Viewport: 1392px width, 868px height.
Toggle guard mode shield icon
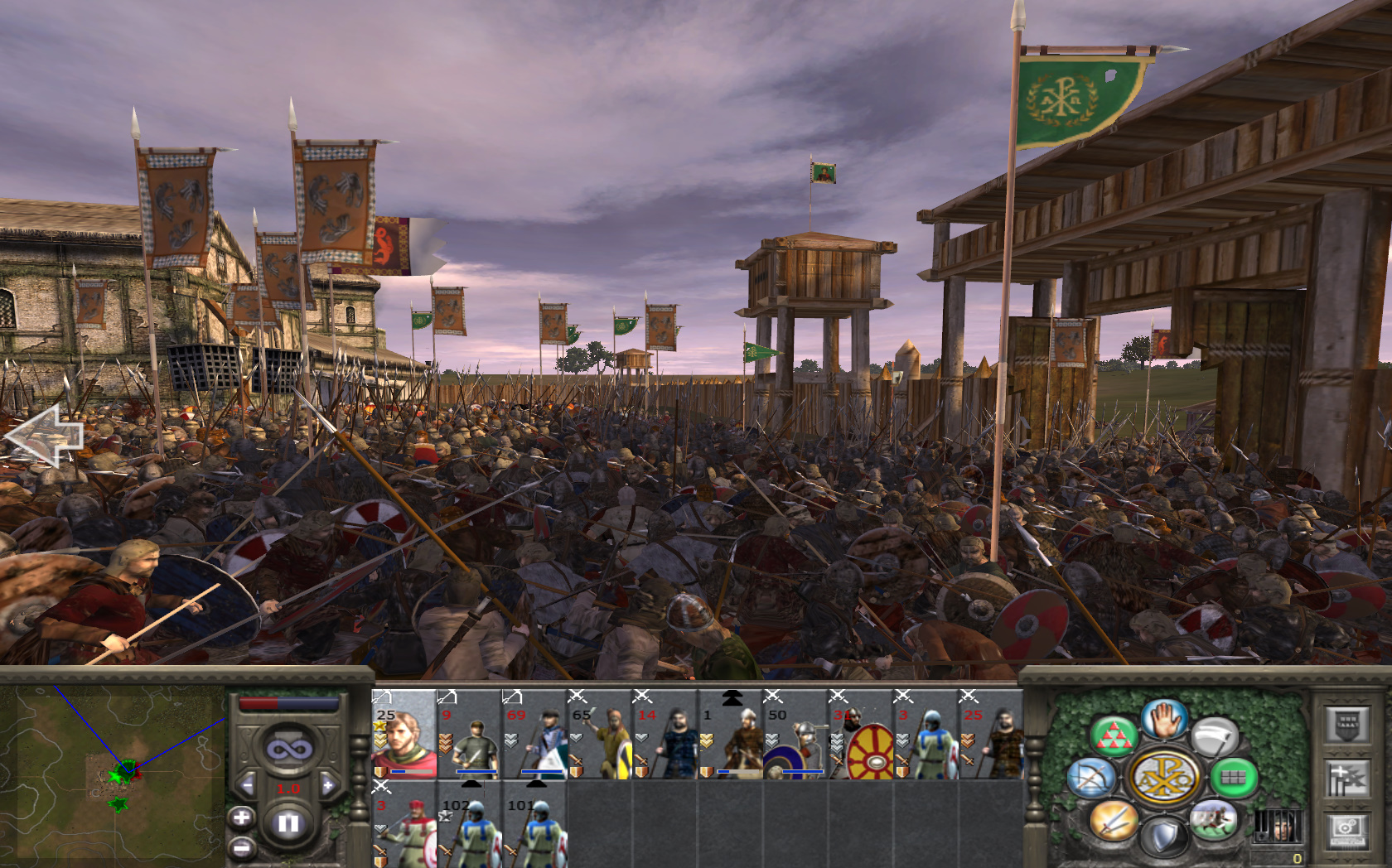pyautogui.click(x=1164, y=837)
